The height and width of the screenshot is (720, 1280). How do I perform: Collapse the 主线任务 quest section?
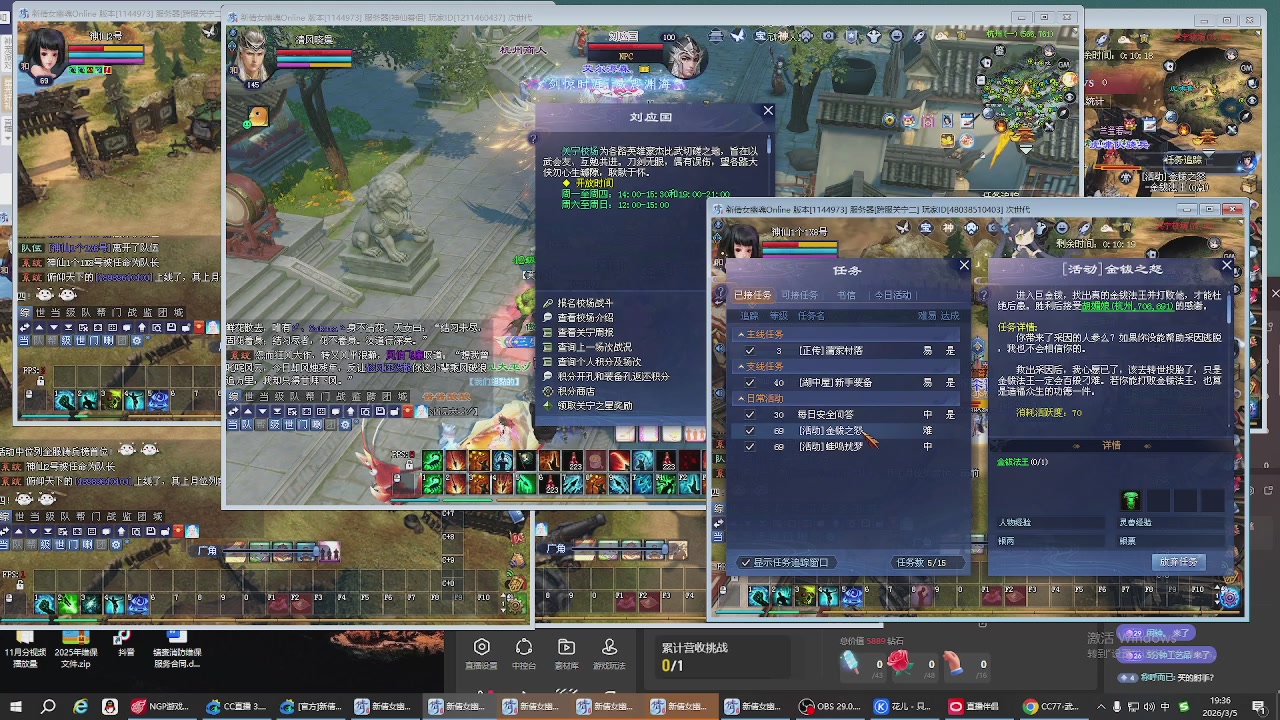click(741, 333)
